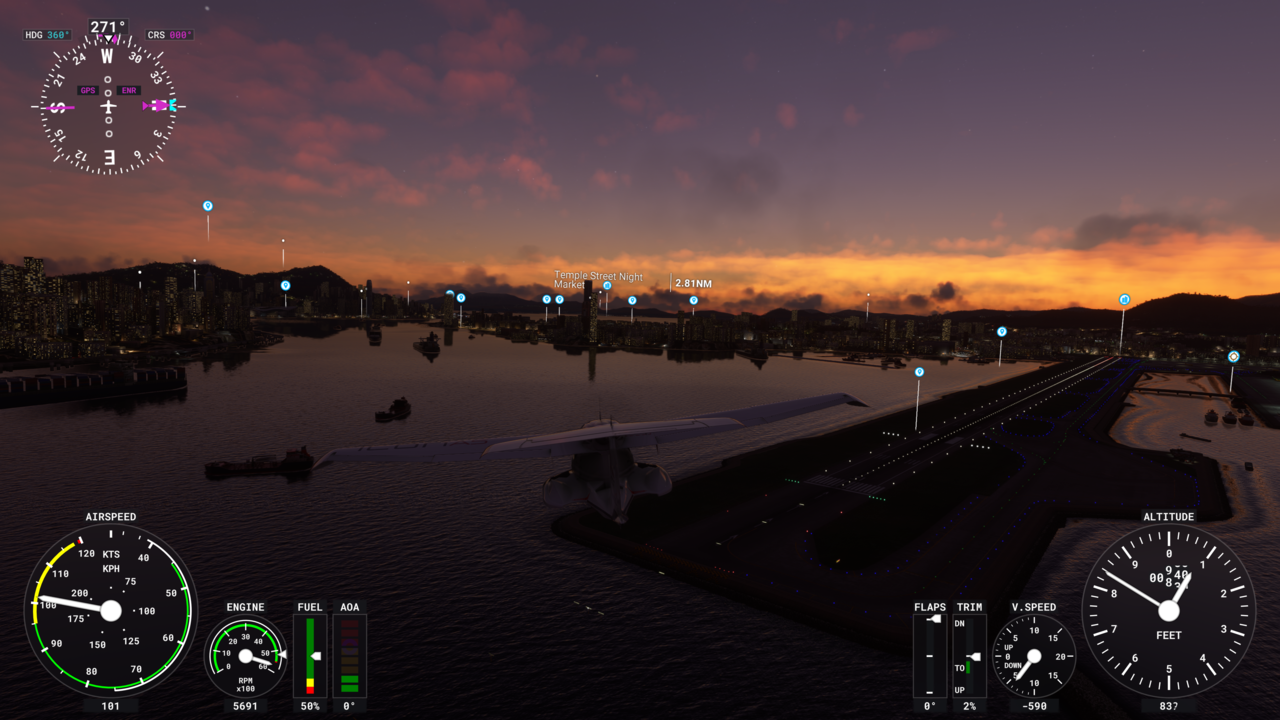
Task: Open the Airspeed indicator gauge
Action: 112,610
